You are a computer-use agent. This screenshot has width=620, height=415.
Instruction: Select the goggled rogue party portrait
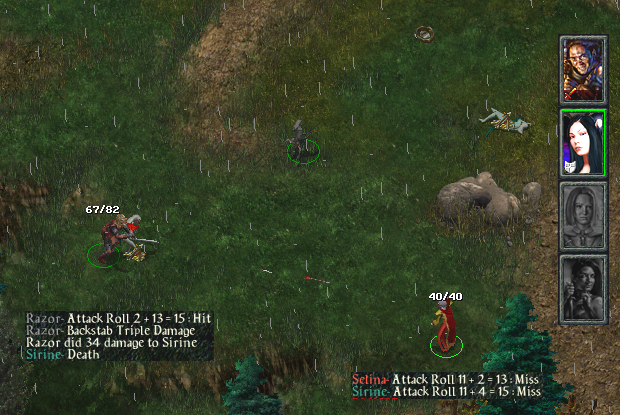583,70
